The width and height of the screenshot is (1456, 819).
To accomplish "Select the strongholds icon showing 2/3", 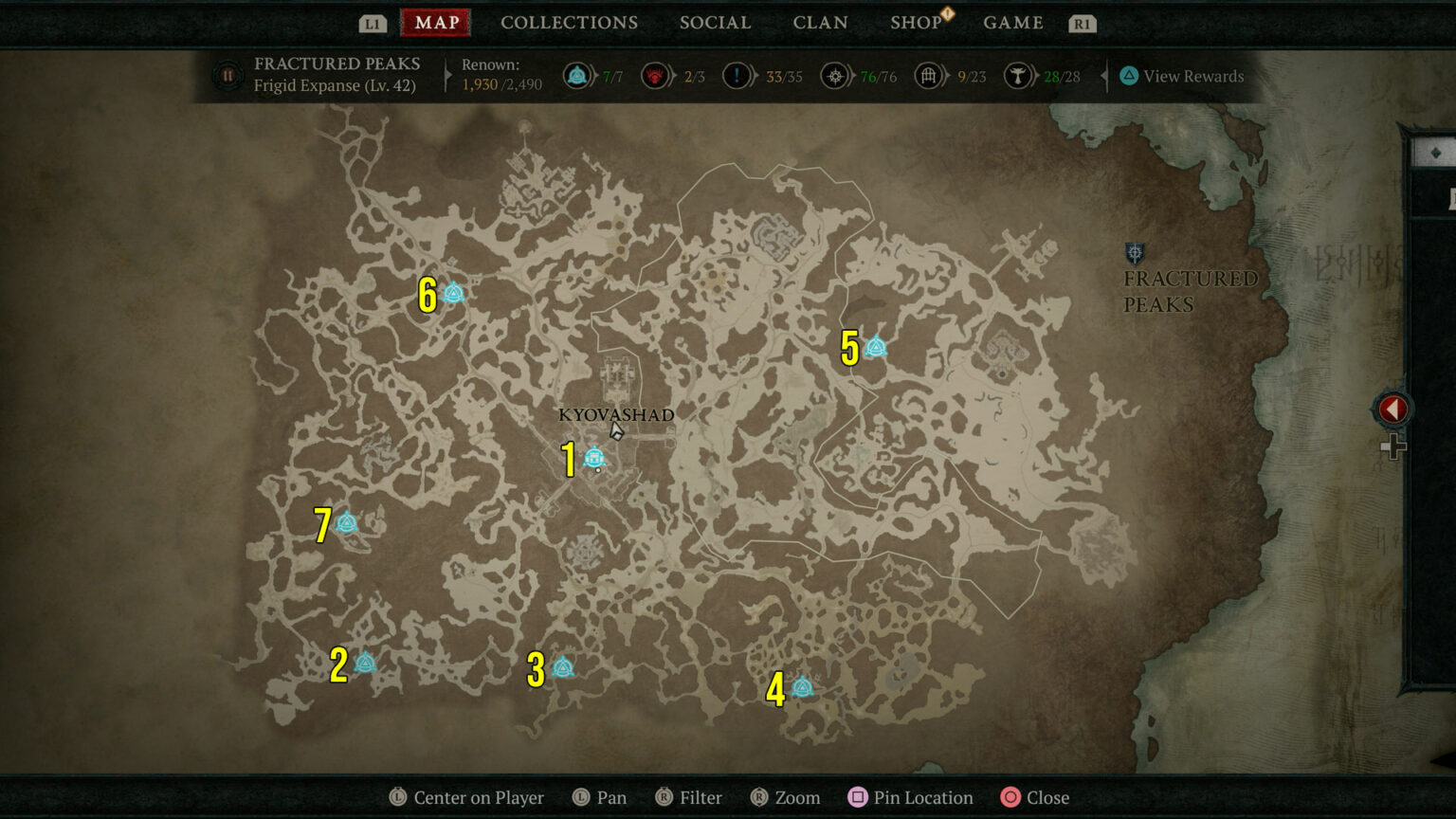I will point(656,76).
